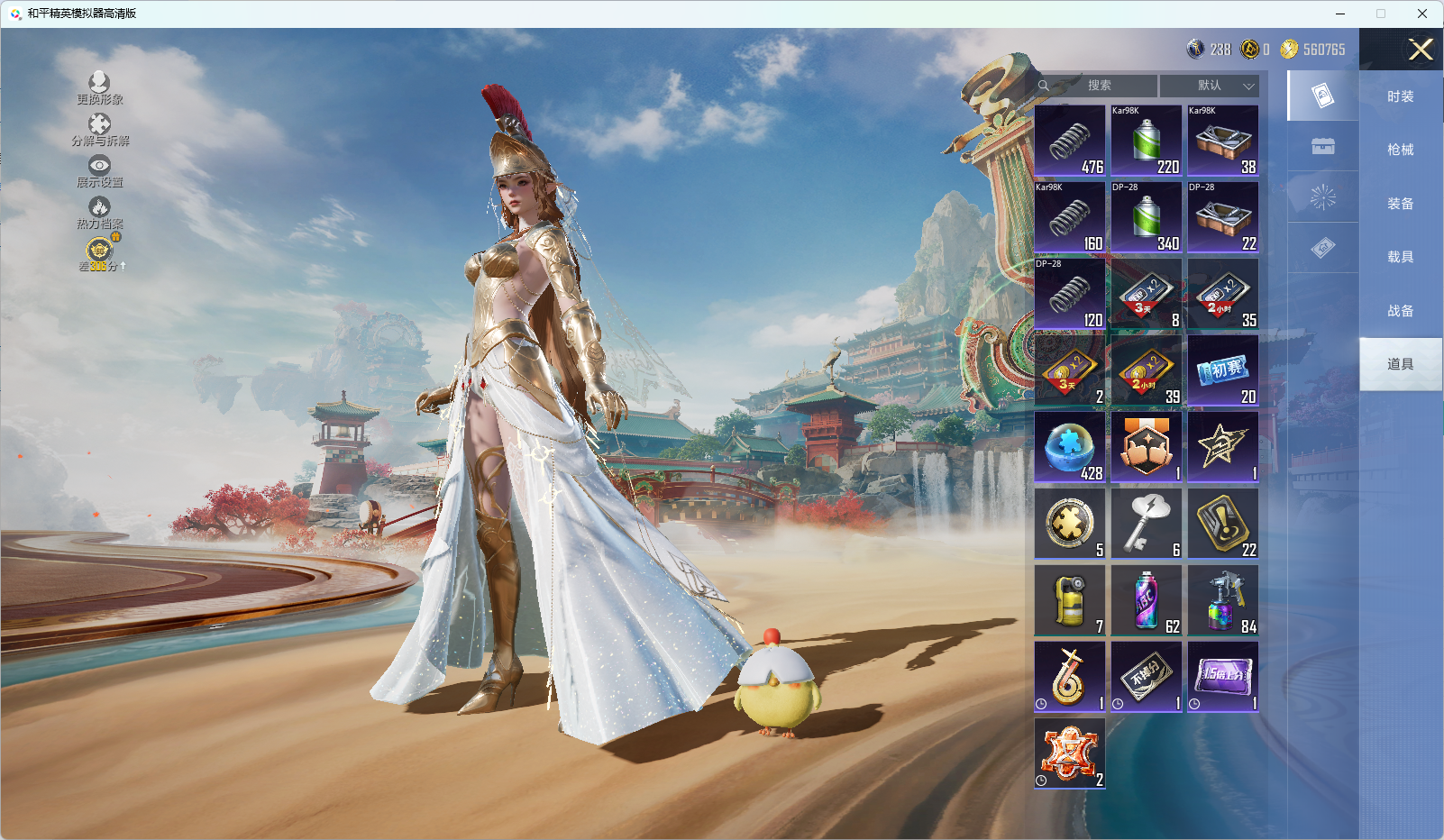The width and height of the screenshot is (1444, 840).
Task: Pick the spray gun item
Action: (1222, 600)
